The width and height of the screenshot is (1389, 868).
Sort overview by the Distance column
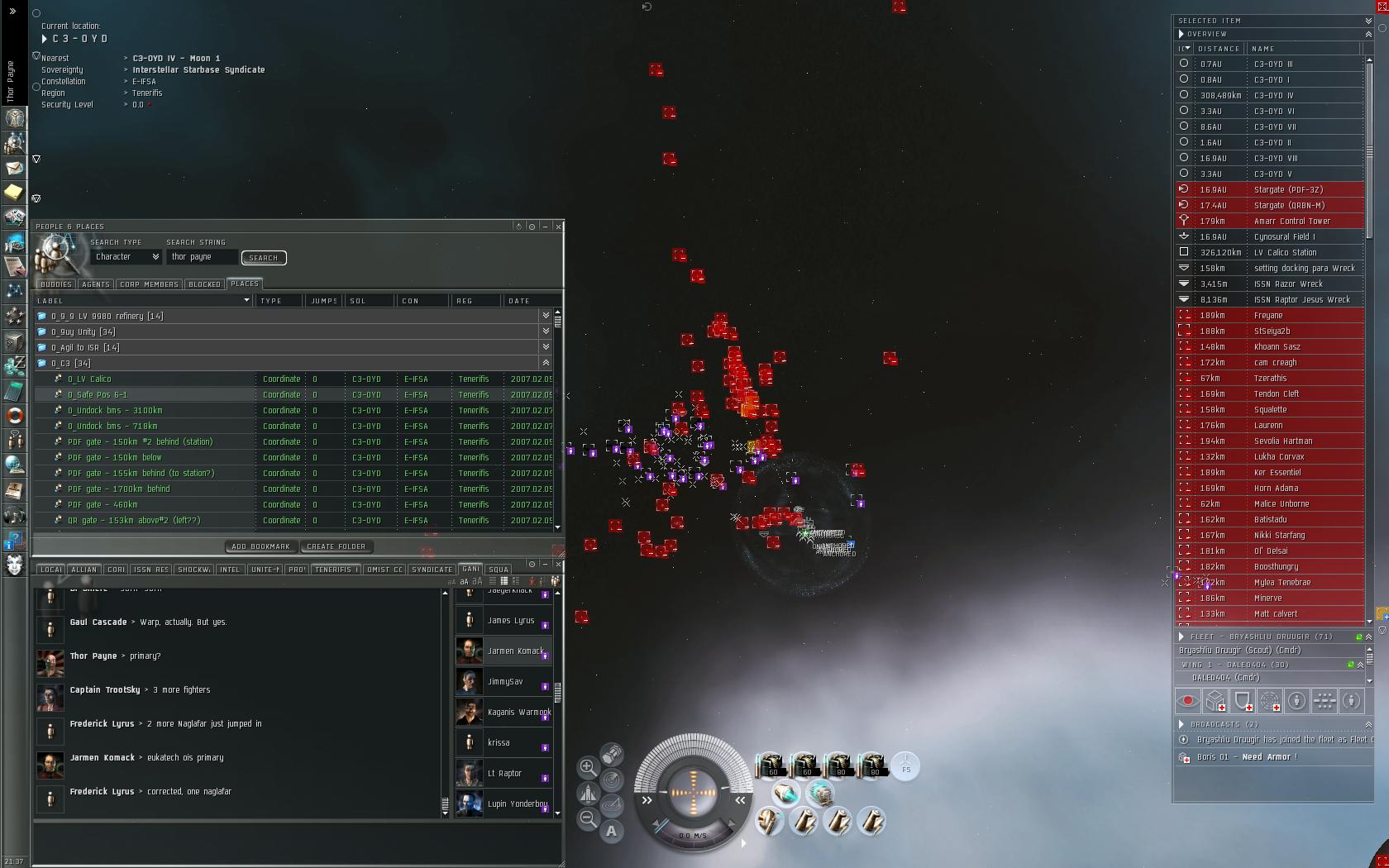pos(1219,49)
